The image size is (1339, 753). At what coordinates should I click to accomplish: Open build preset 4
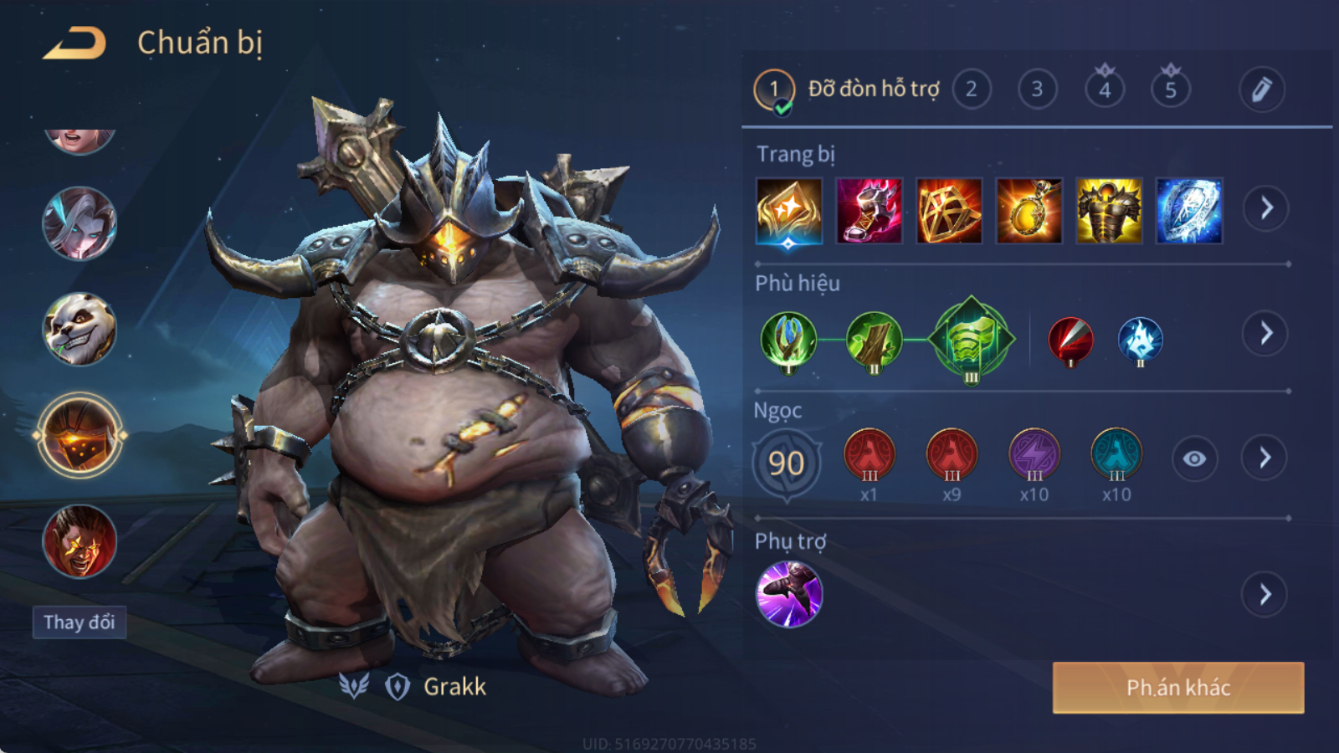coord(1104,90)
